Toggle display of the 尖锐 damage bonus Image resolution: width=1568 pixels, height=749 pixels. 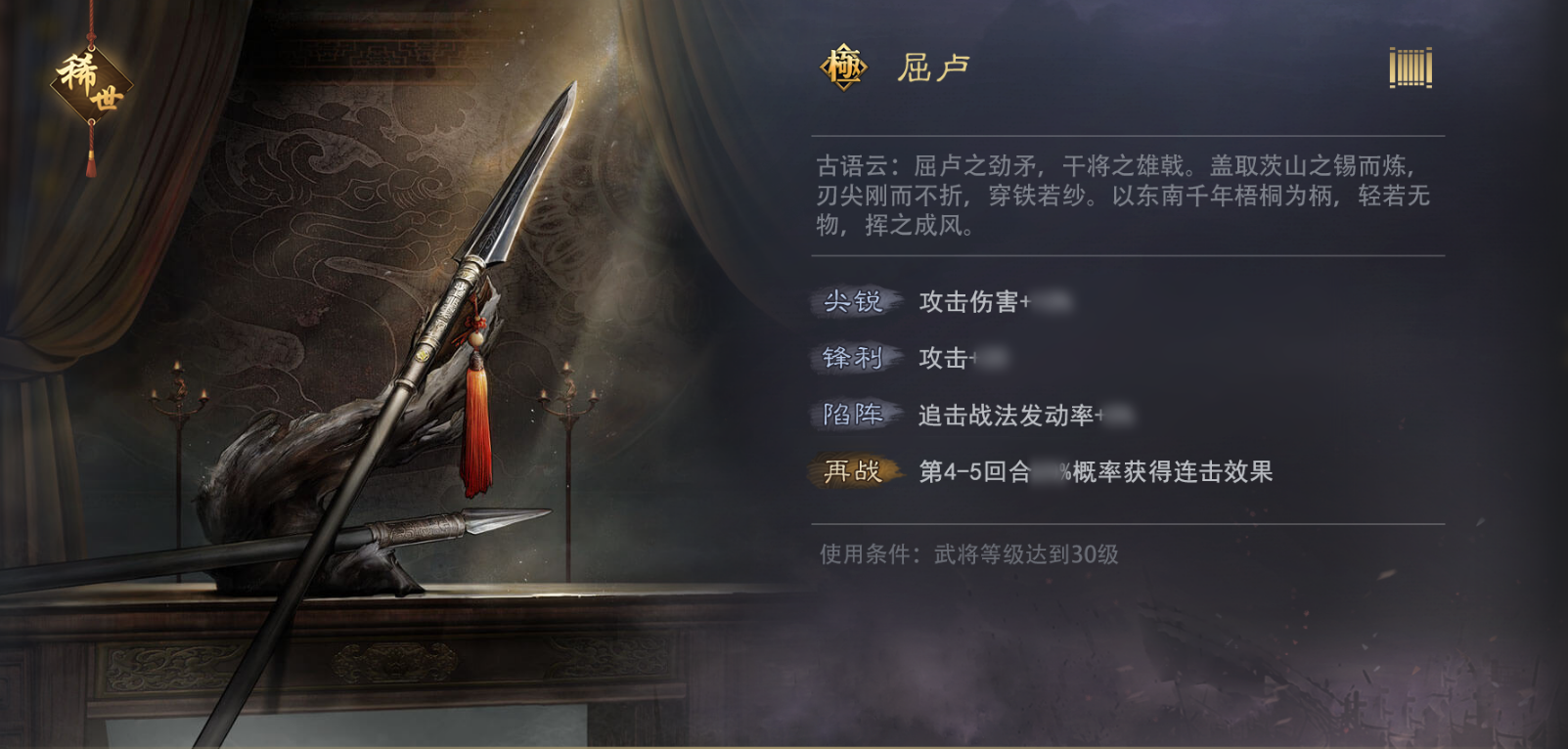988,303
